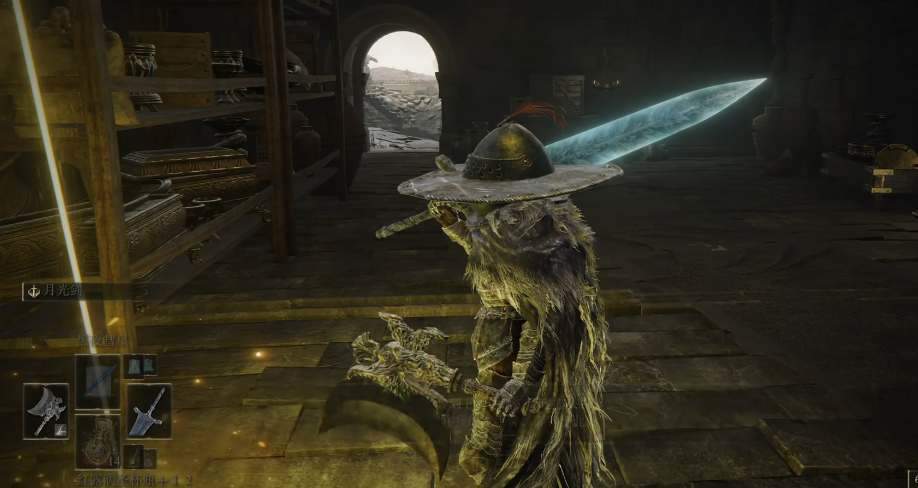This screenshot has height=488, width=918.
Task: Choose the top spell memory slot
Action: [x=97, y=380]
